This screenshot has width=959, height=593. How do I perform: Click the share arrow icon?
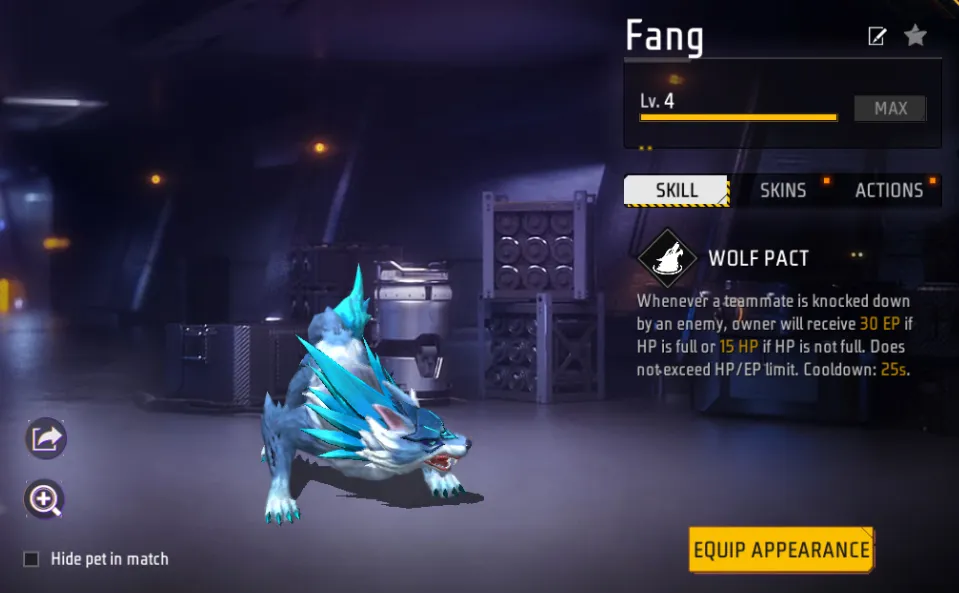pos(46,438)
